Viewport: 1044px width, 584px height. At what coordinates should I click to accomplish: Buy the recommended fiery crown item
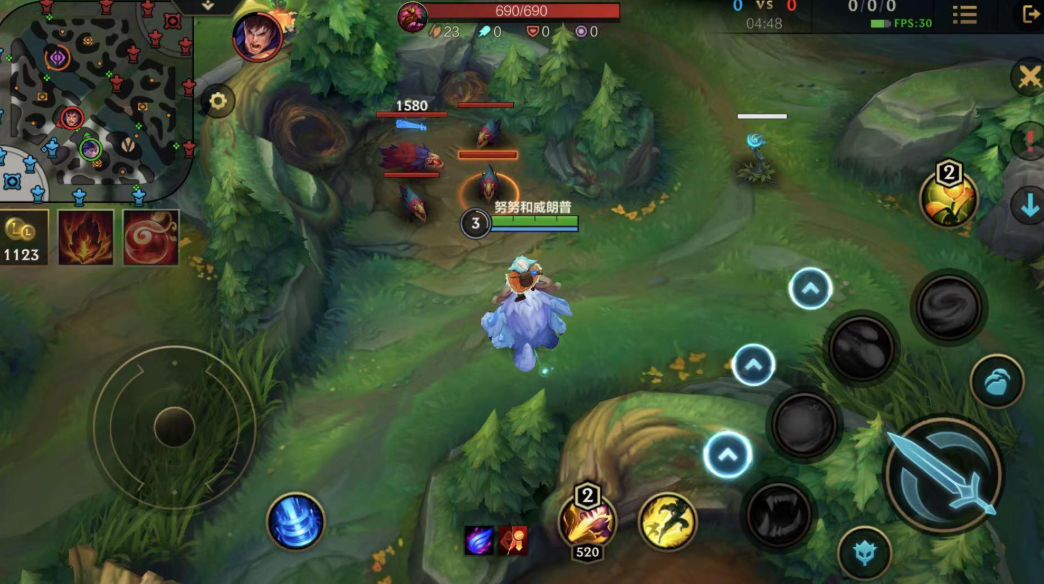point(86,237)
